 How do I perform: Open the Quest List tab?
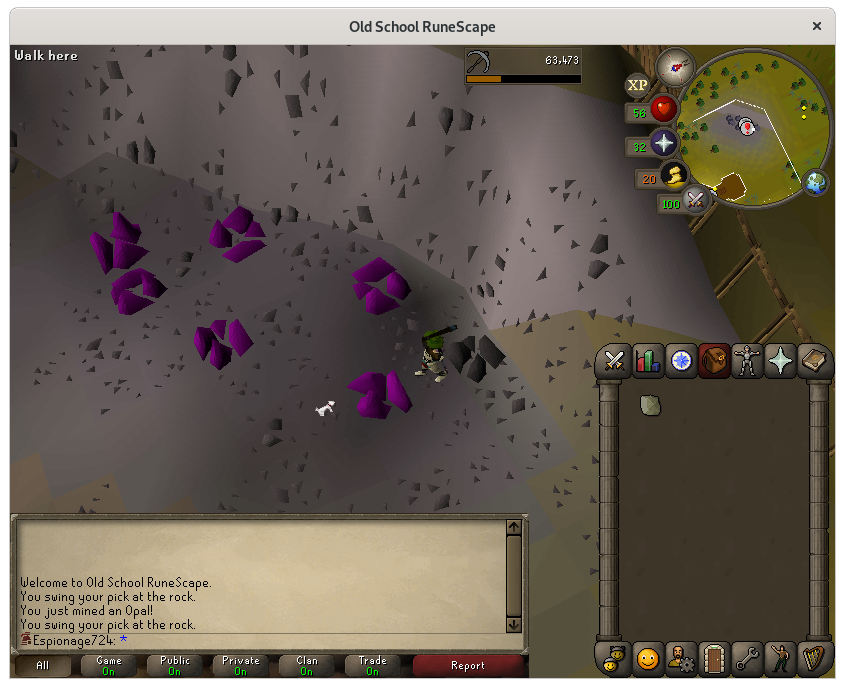pyautogui.click(x=681, y=361)
